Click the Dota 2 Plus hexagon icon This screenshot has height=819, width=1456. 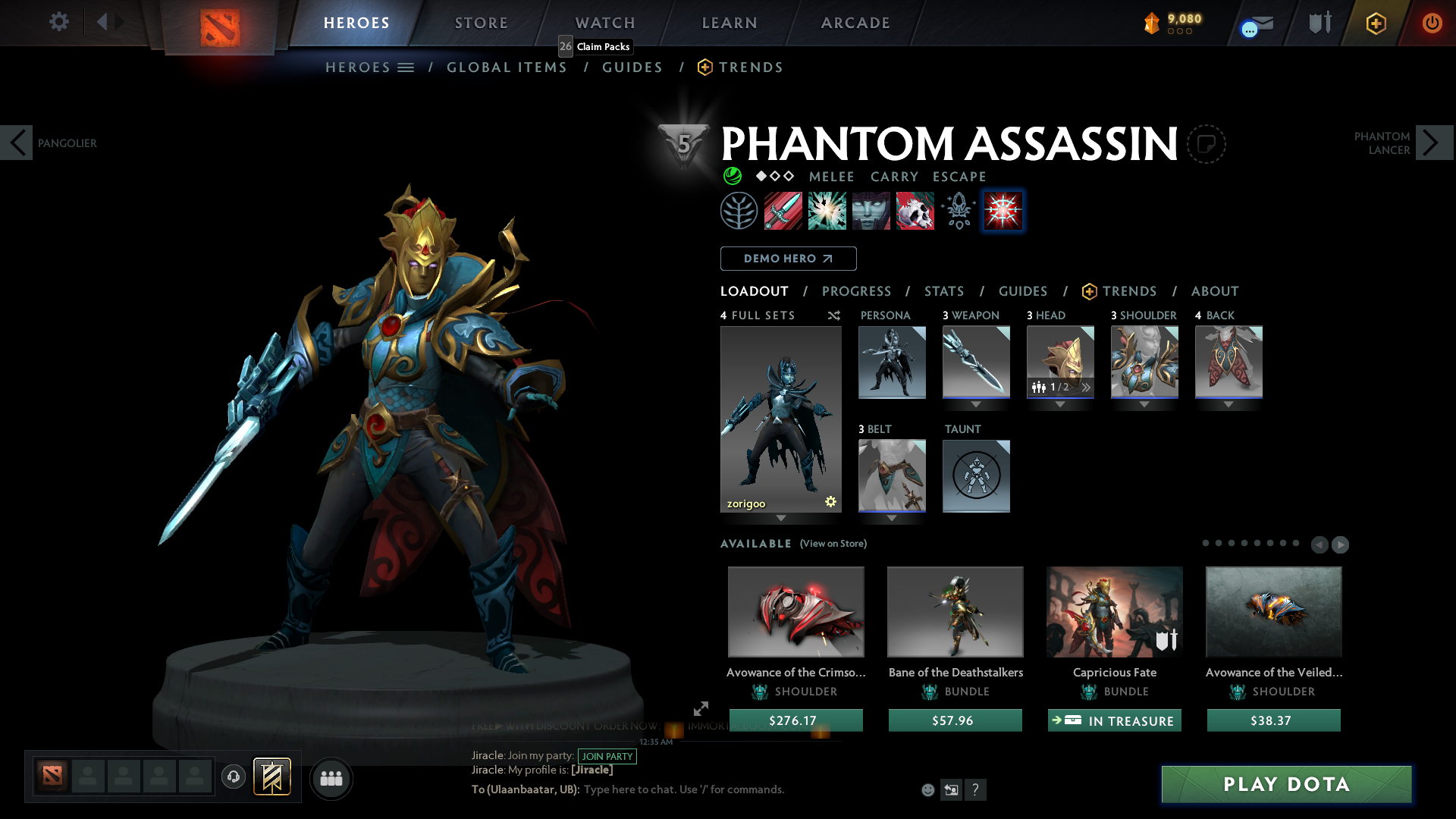(x=1375, y=23)
